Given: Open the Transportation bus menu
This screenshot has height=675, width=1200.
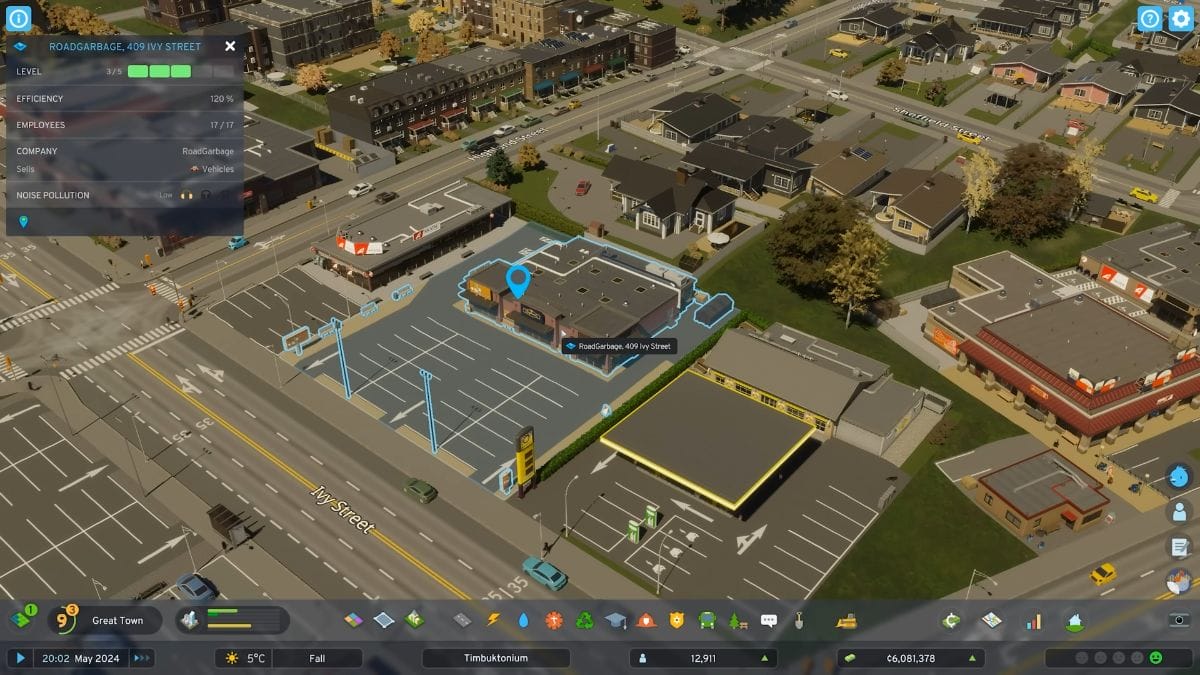Looking at the screenshot, I should (707, 621).
